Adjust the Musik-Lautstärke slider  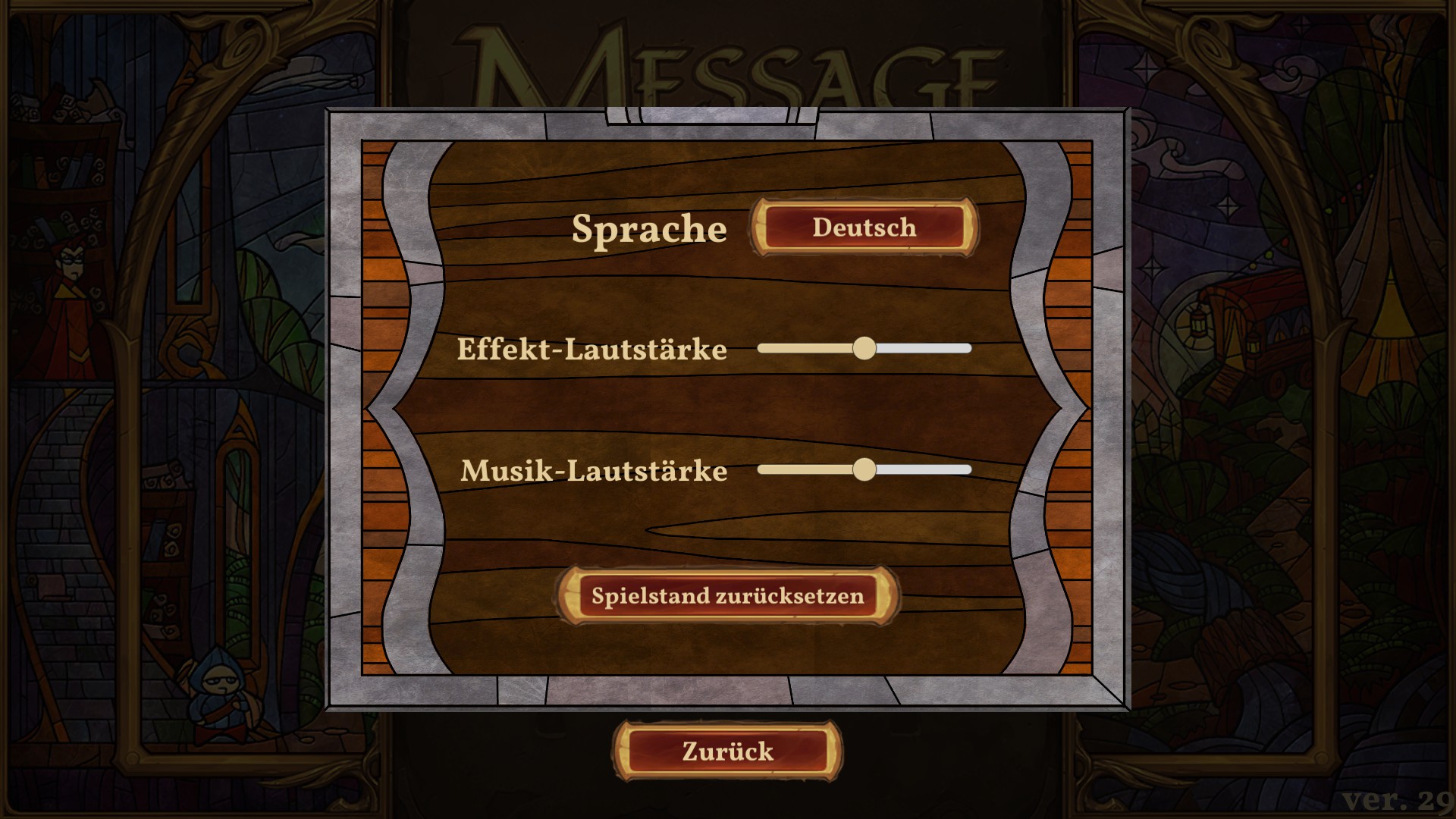coord(864,469)
